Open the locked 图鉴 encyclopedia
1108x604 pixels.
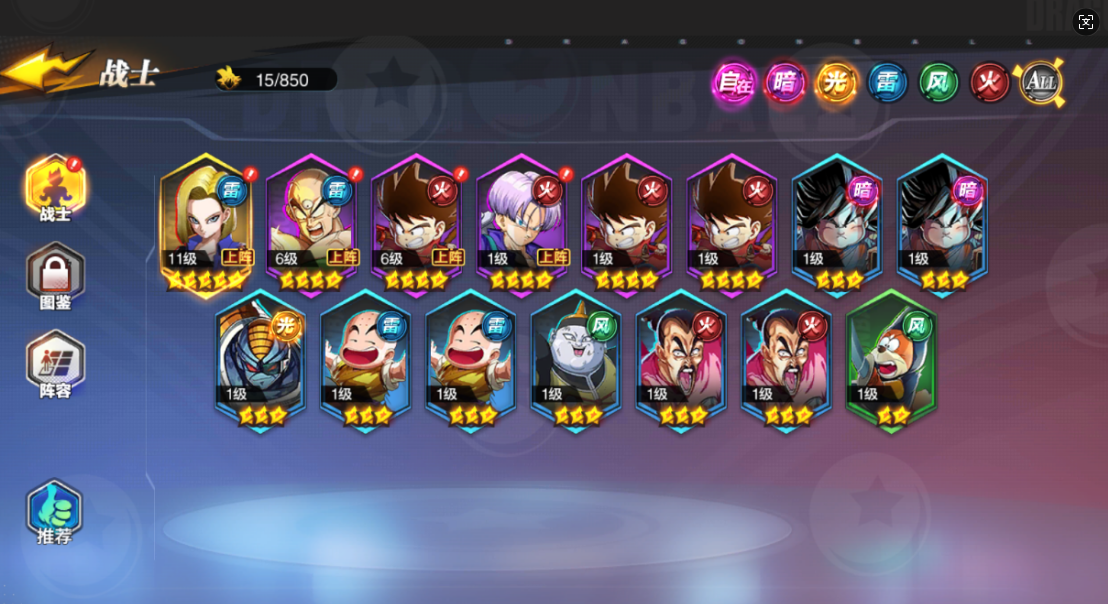[56, 277]
